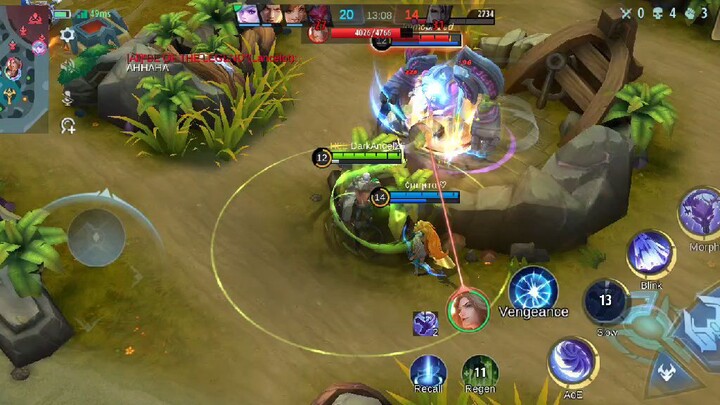Toggle the speaker sound icon
The height and width of the screenshot is (405, 720).
point(67,66)
